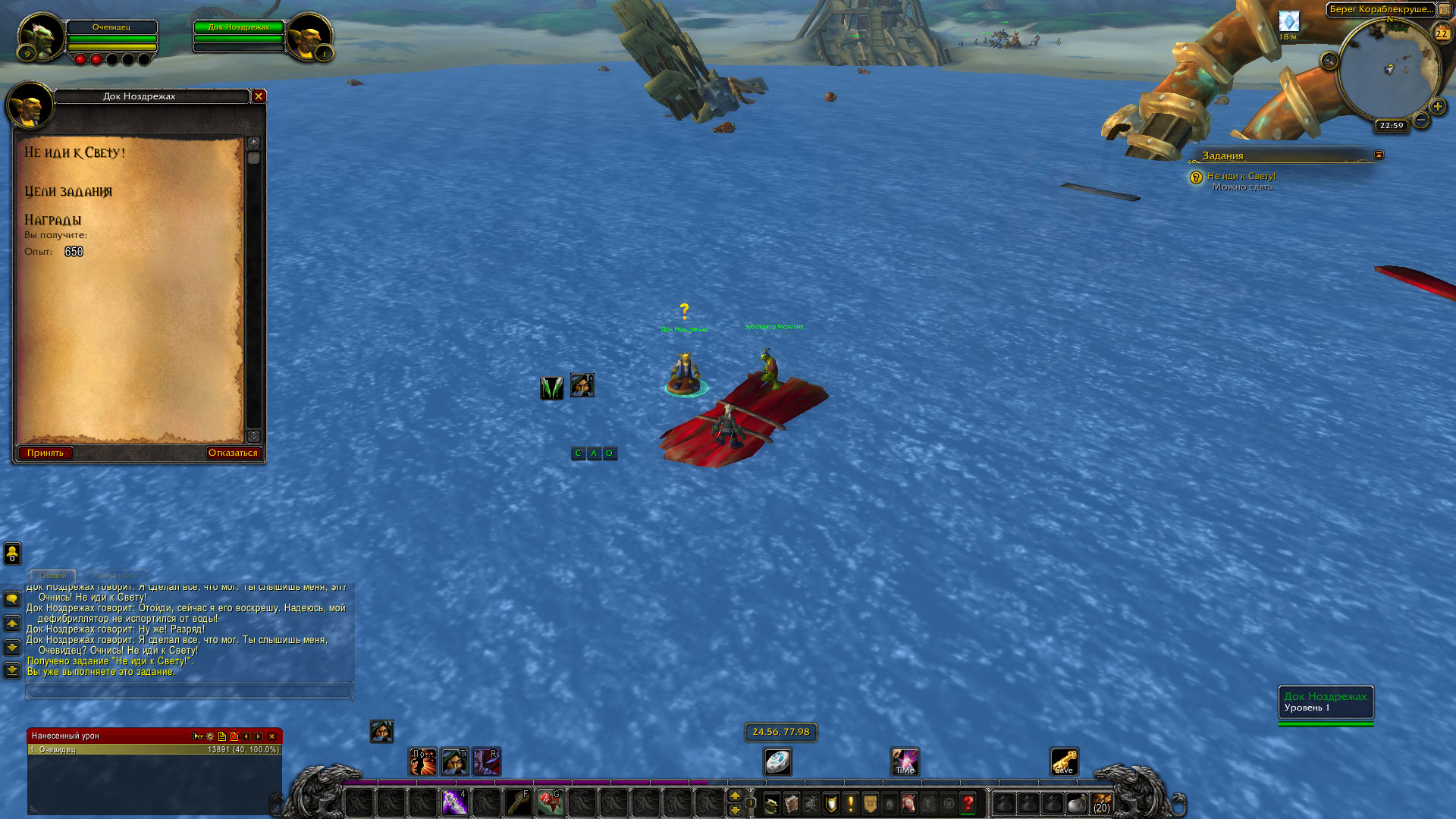Collapse the Задания quest tracker
The width and height of the screenshot is (1456, 819).
1379,155
